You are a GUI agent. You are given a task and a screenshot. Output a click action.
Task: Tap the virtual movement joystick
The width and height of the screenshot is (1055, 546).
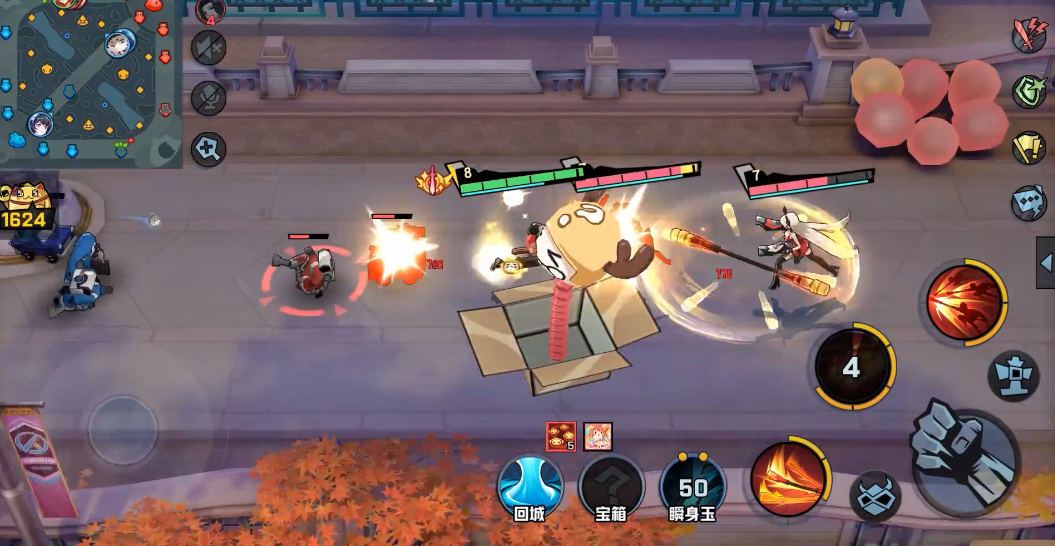point(122,428)
